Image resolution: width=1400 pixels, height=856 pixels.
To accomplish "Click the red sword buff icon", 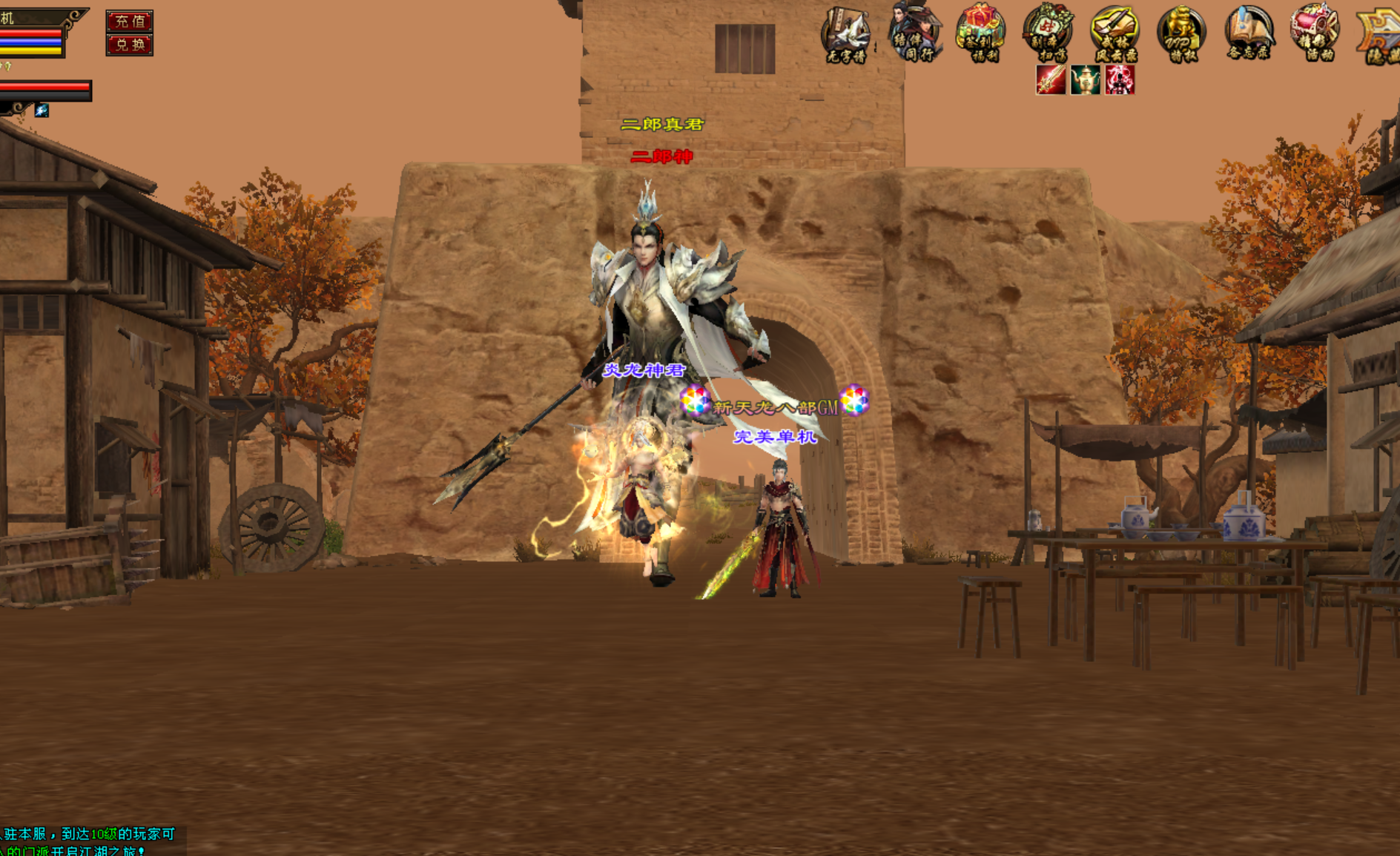I will [x=1051, y=80].
